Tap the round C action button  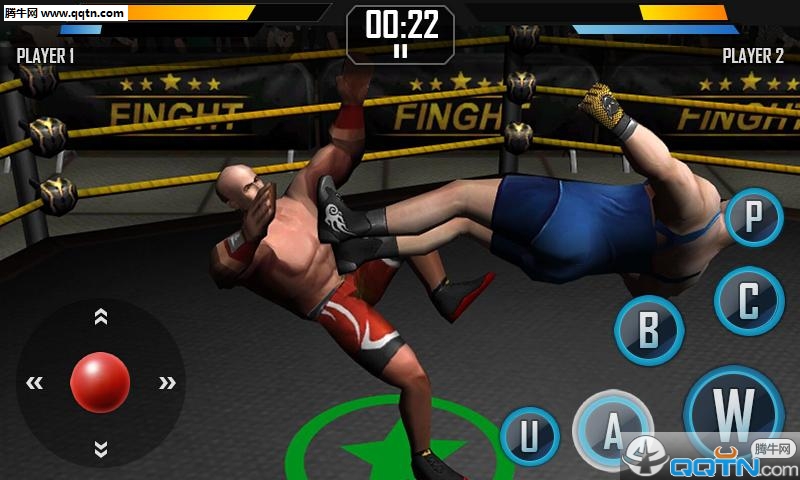749,300
